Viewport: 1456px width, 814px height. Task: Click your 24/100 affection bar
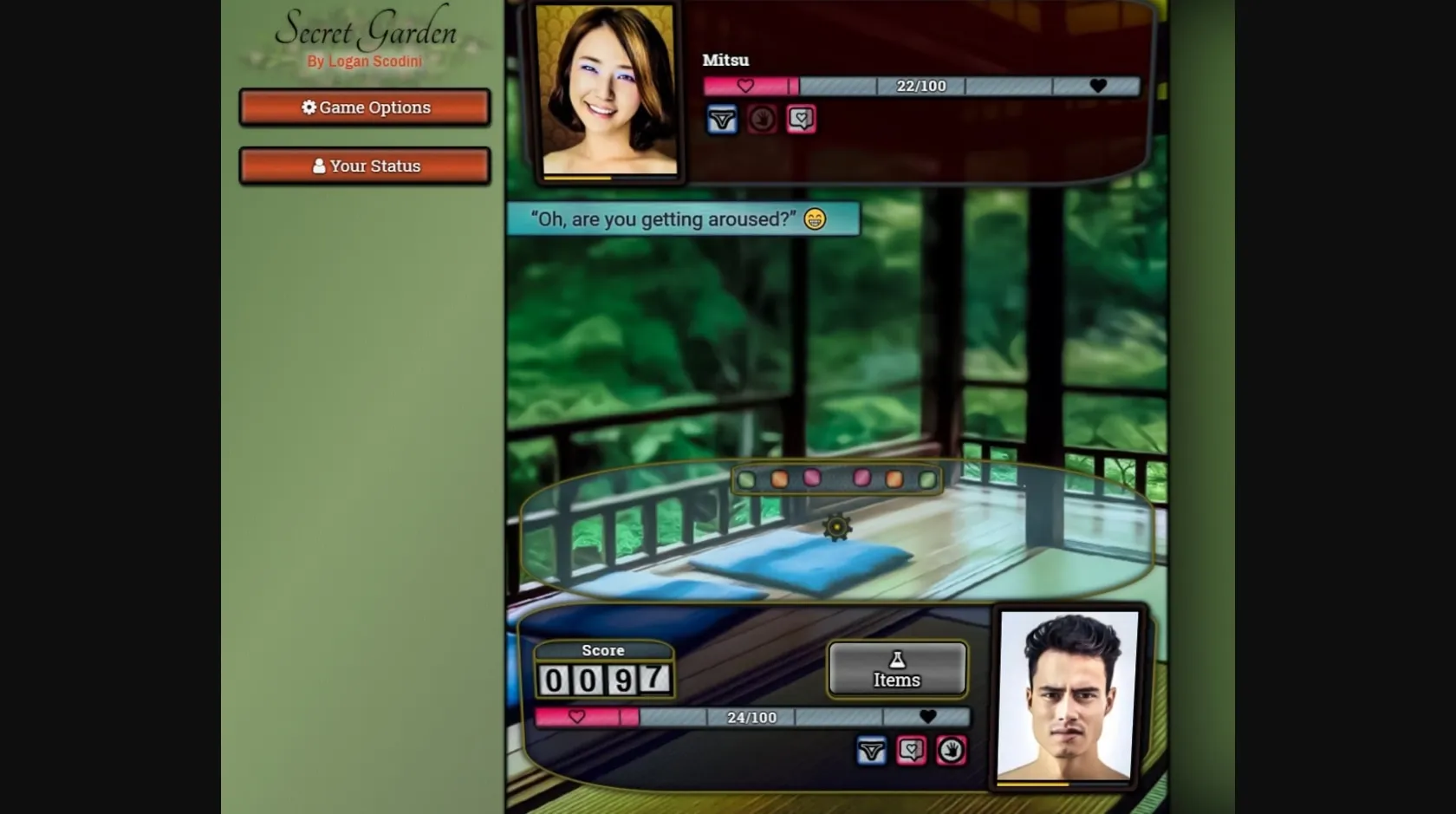(751, 718)
